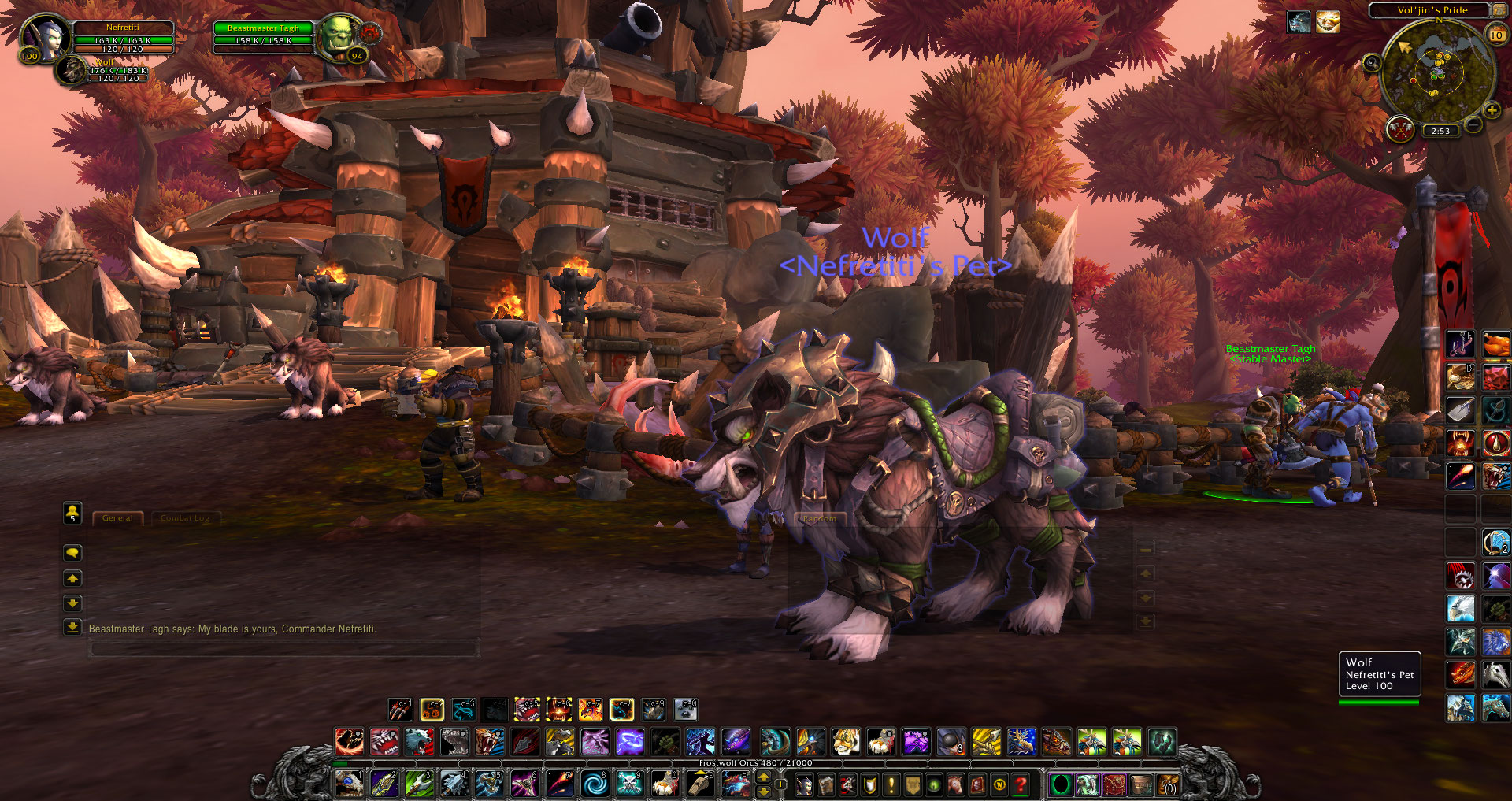The height and width of the screenshot is (801, 1512).
Task: Cast the fireball ability on the side bar
Action: [1461, 475]
